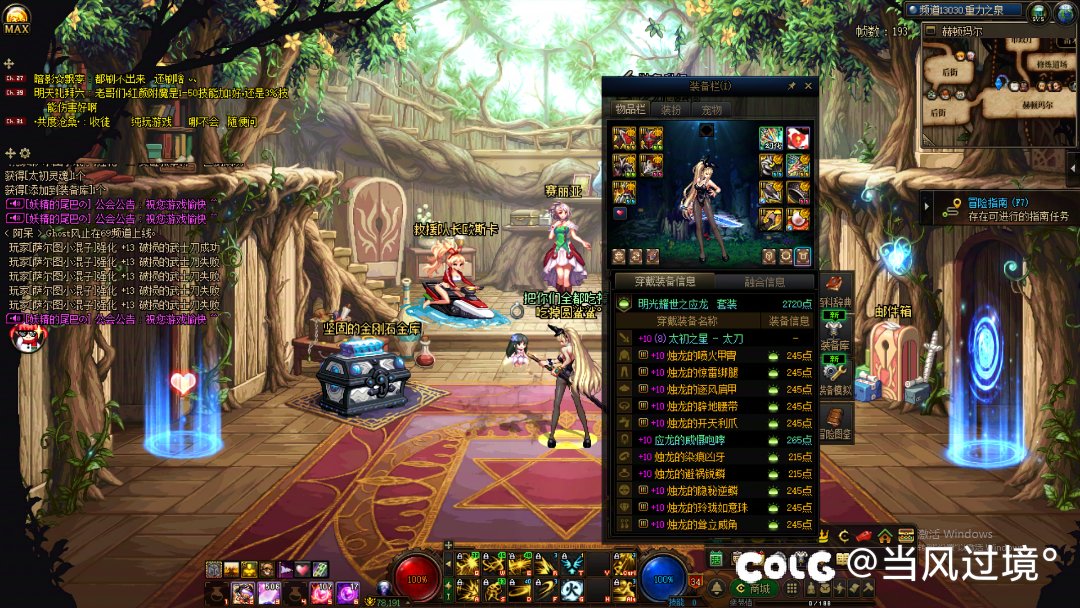Open the 宠物 tab

[x=711, y=109]
